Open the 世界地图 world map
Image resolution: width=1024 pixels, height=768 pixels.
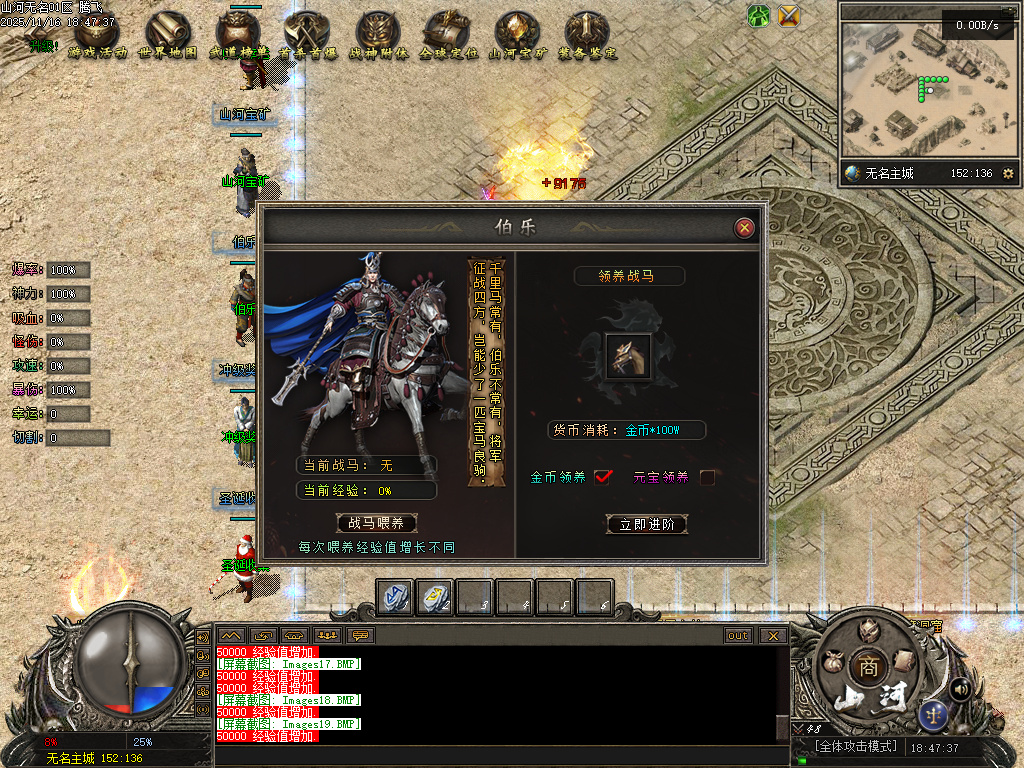click(x=167, y=33)
